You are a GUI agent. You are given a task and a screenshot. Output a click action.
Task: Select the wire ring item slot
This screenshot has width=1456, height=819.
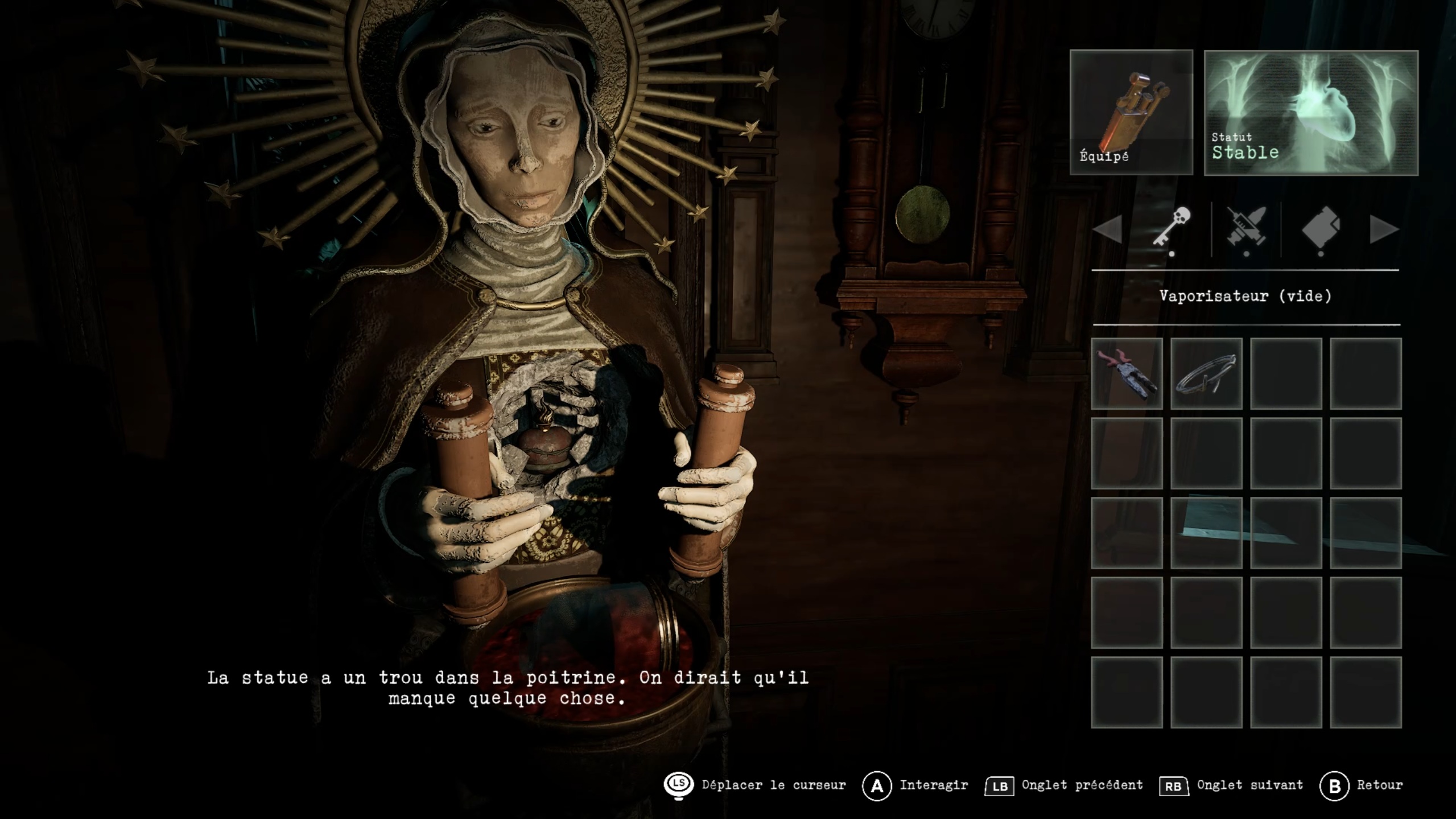(x=1206, y=373)
